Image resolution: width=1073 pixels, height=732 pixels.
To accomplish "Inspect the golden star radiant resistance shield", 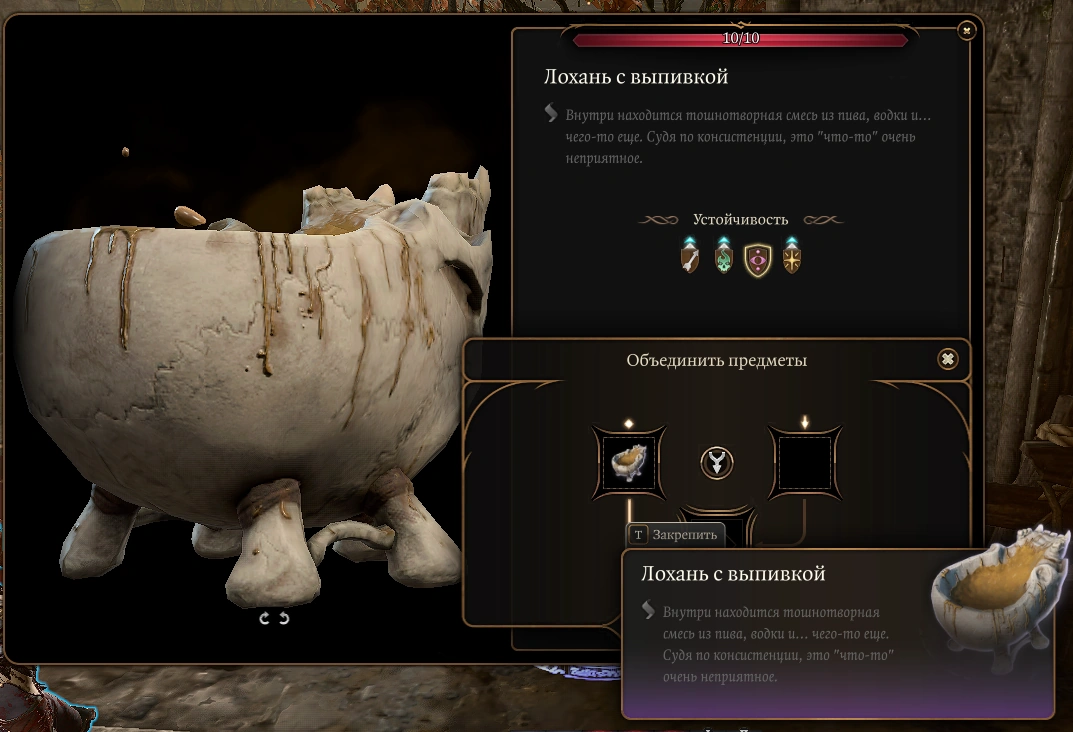I will click(x=791, y=259).
